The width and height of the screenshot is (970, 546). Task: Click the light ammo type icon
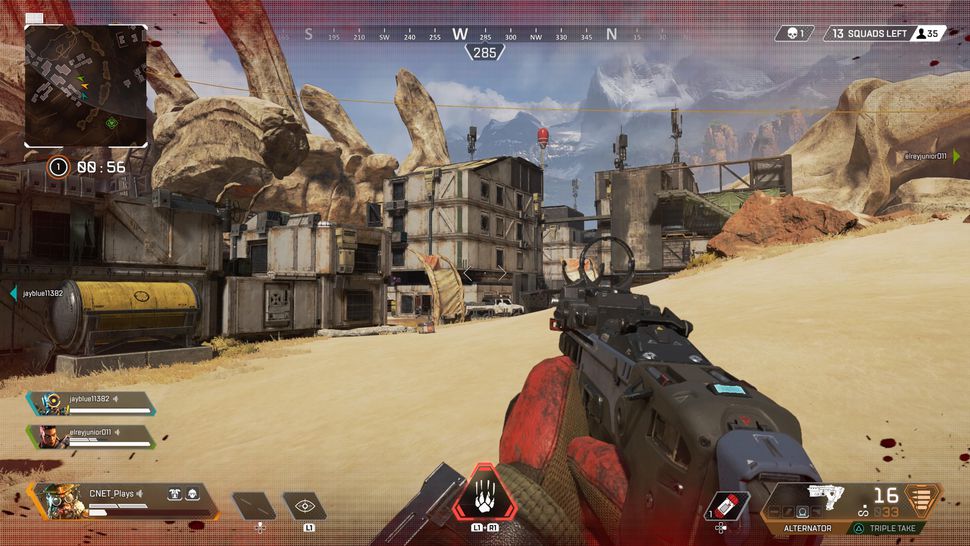922,498
